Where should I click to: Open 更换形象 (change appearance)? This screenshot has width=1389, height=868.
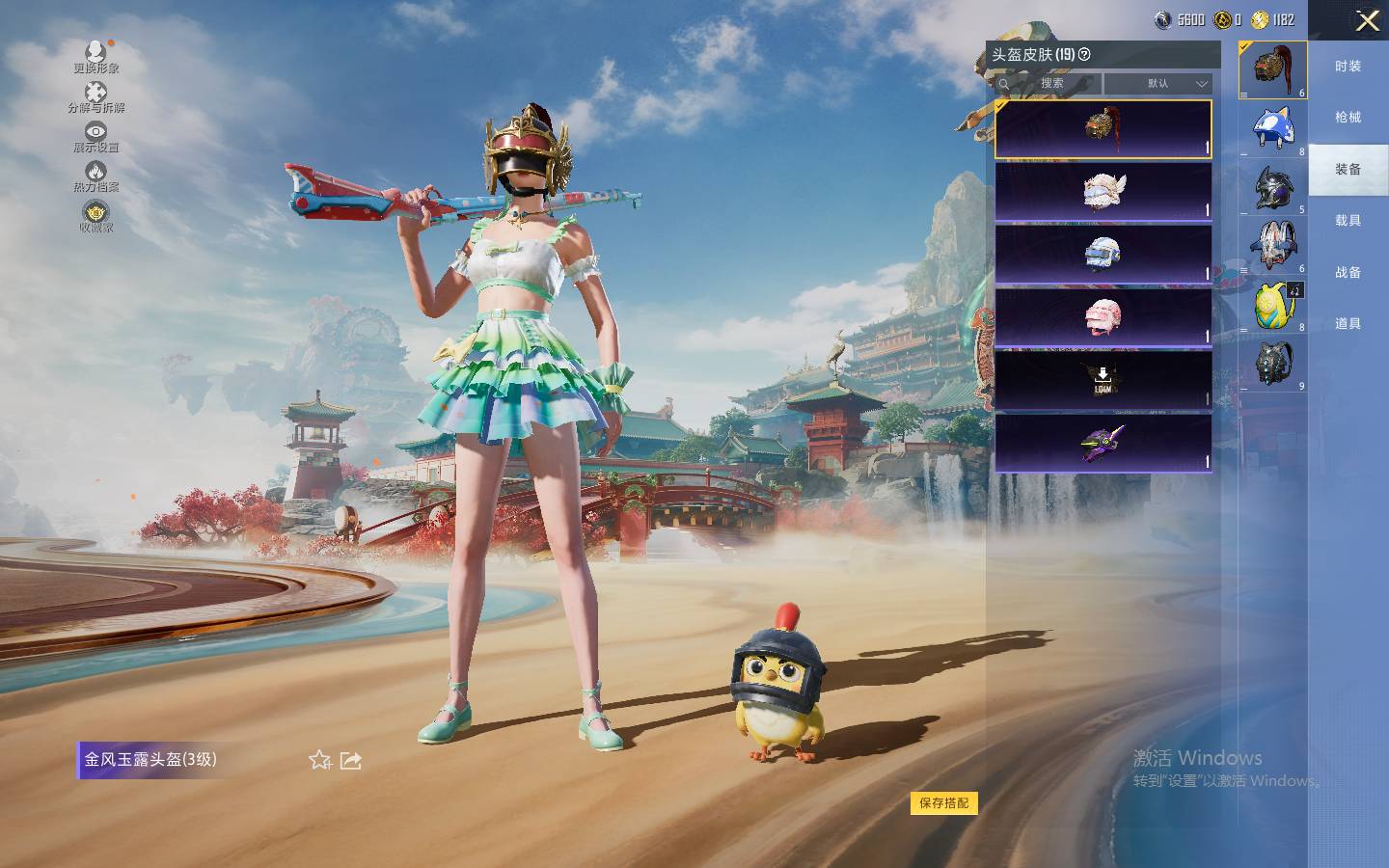pos(95,56)
